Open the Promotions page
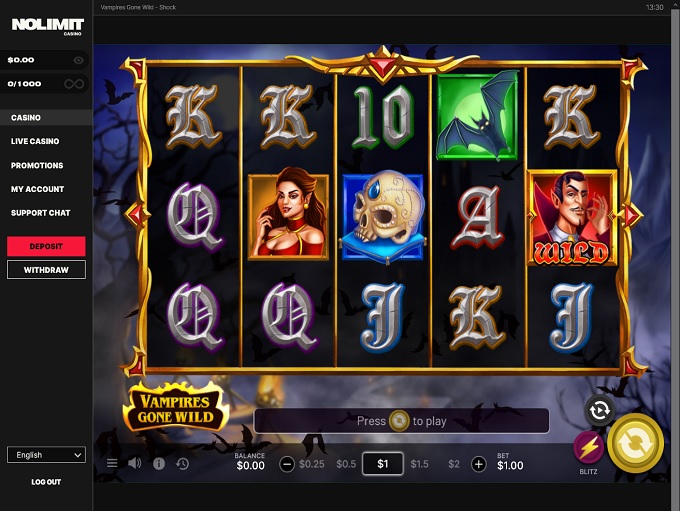The image size is (680, 511). pos(37,166)
